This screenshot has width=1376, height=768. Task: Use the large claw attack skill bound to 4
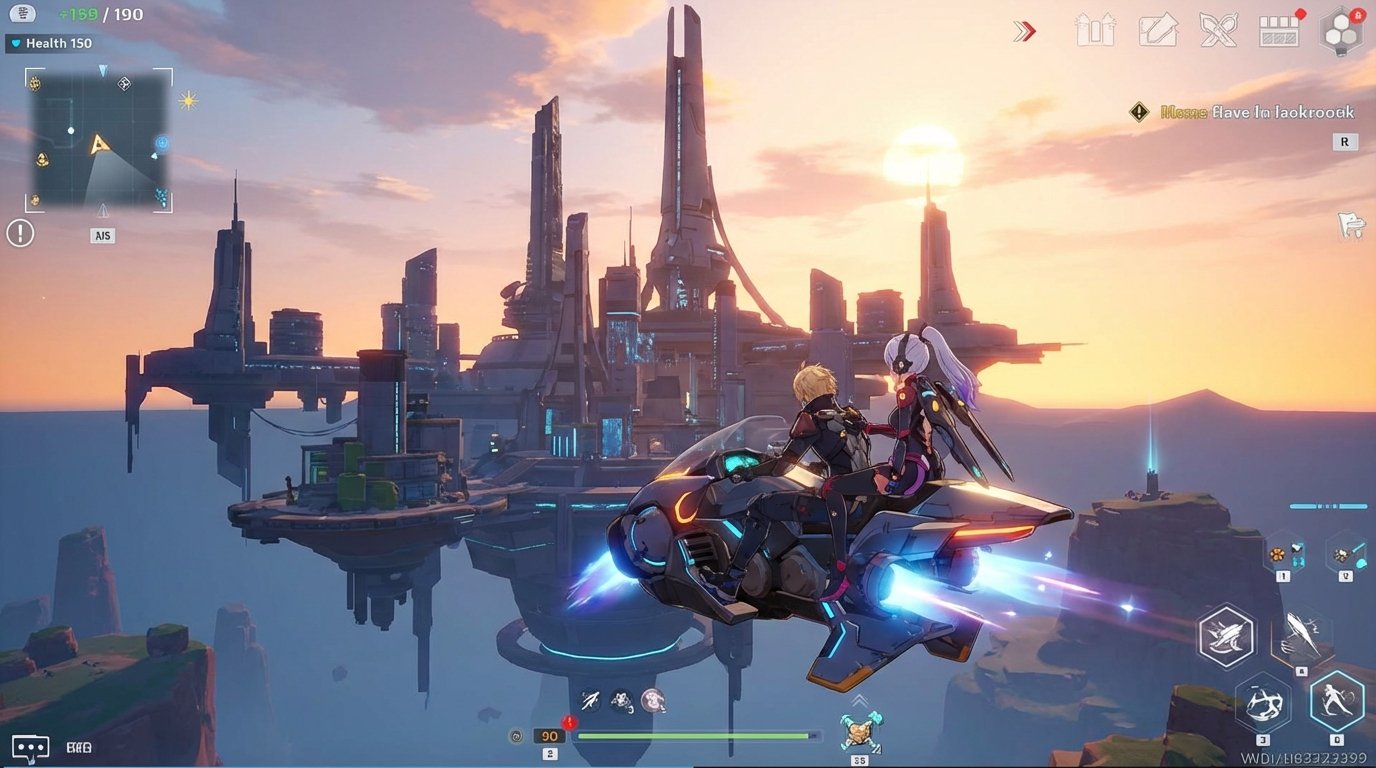pyautogui.click(x=1303, y=637)
